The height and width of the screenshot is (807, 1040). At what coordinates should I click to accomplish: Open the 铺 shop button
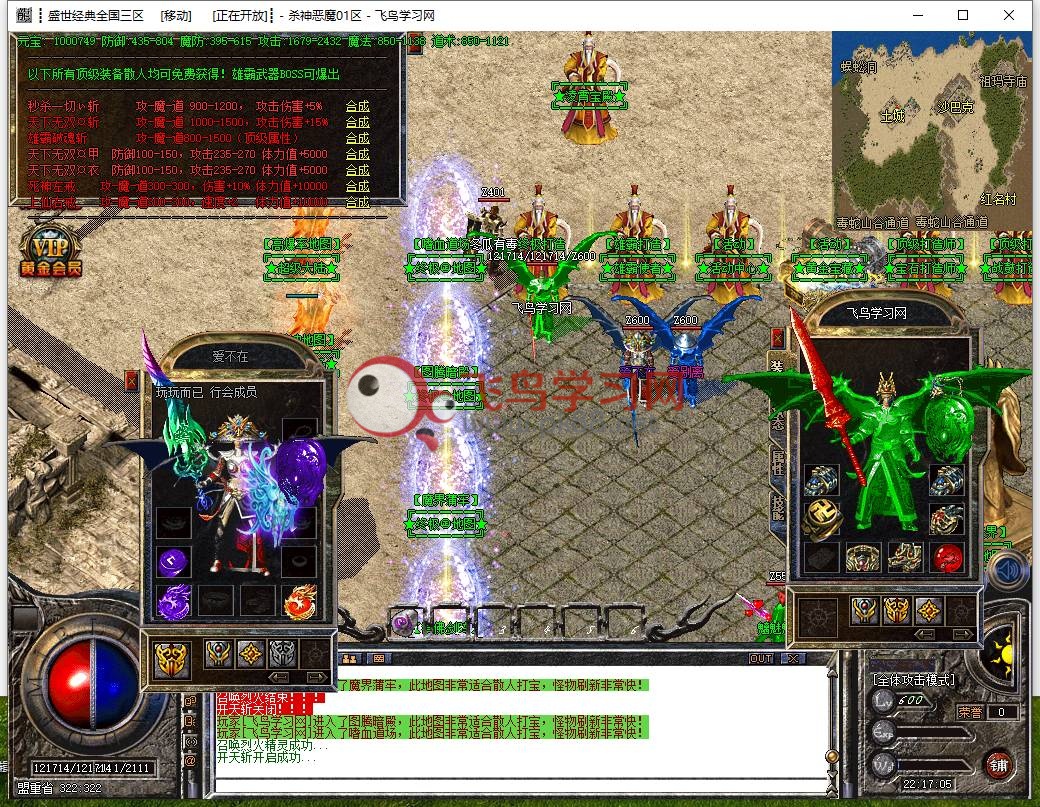tap(997, 765)
